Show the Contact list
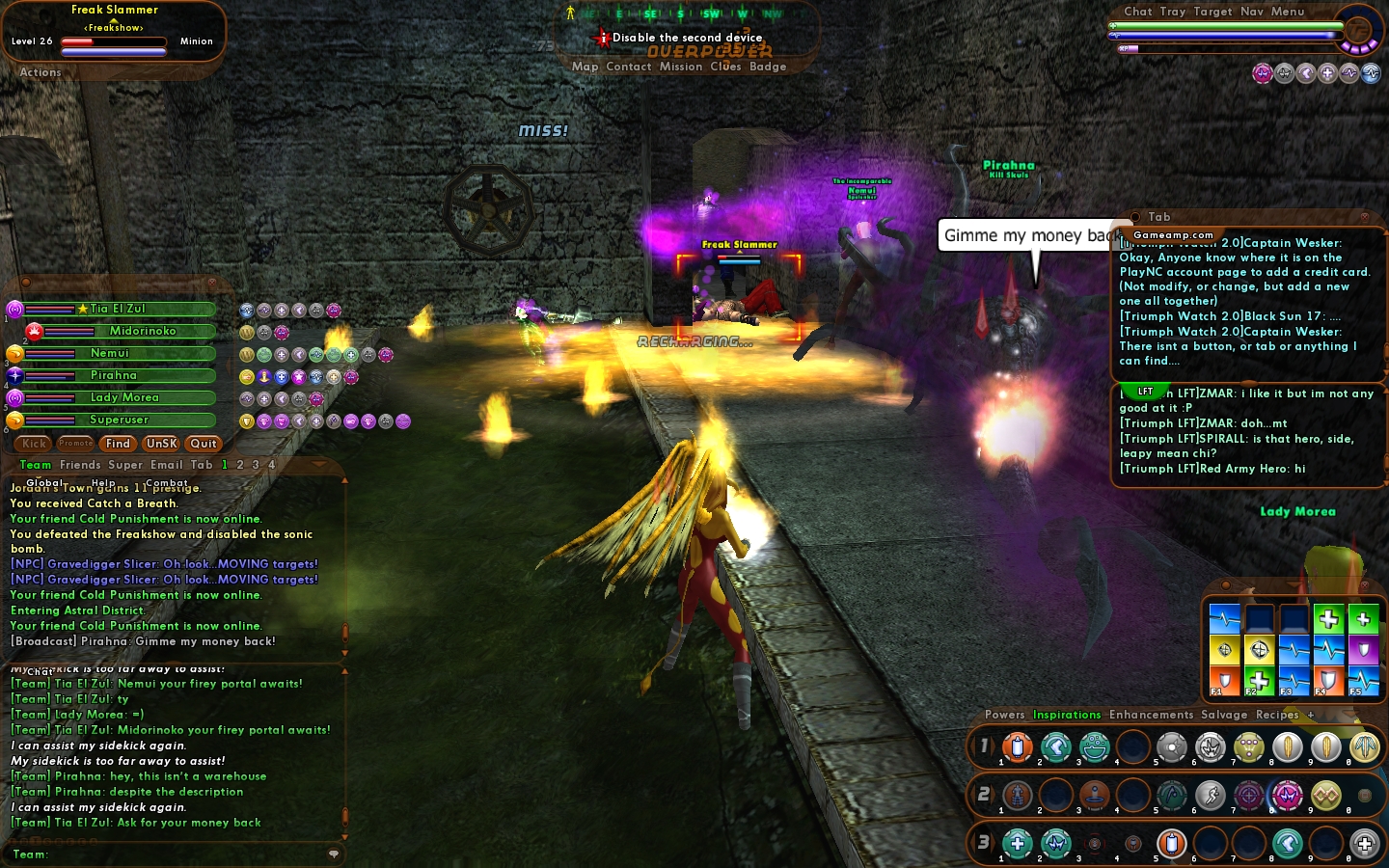The image size is (1389, 868). click(x=629, y=67)
